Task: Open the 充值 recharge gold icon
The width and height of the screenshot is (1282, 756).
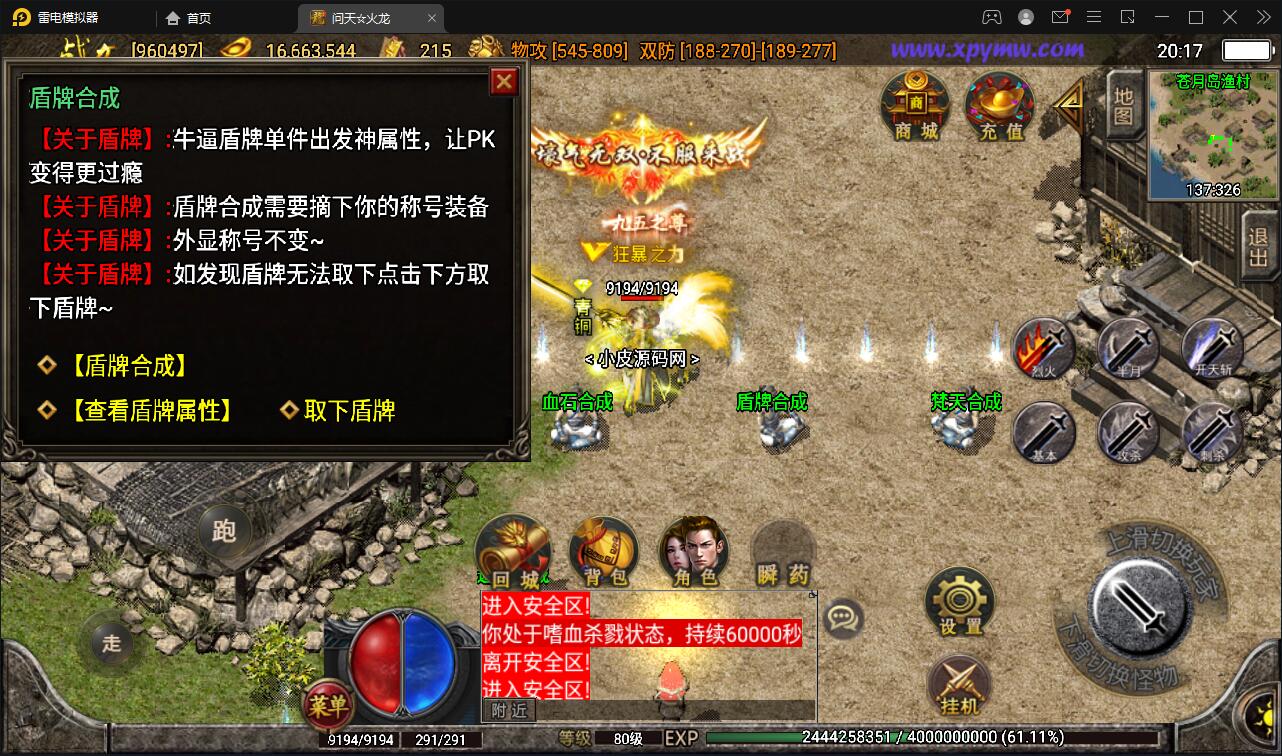Action: pyautogui.click(x=997, y=107)
